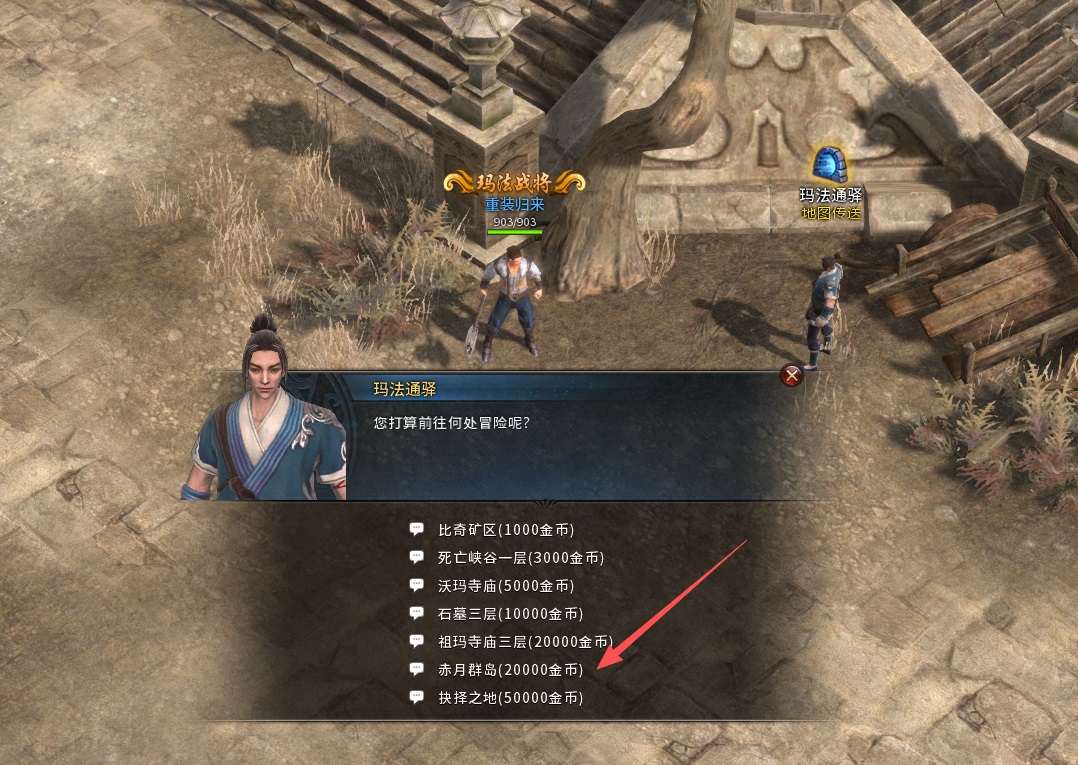
Task: Close the 玛法通驿 dialogue window
Action: click(x=792, y=376)
